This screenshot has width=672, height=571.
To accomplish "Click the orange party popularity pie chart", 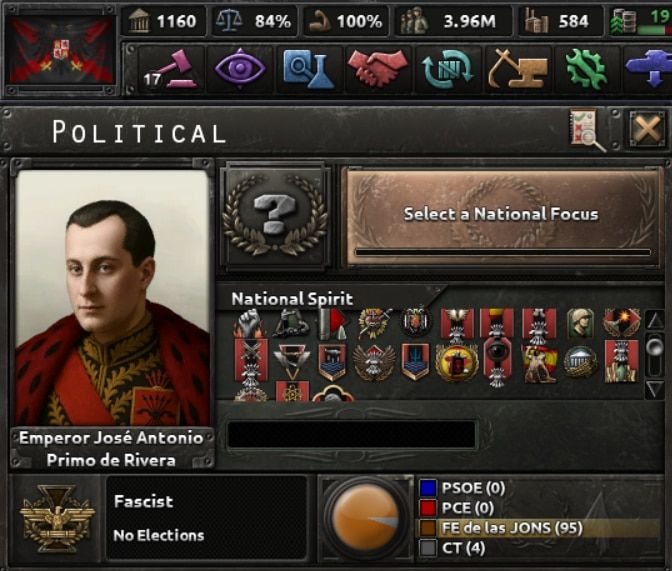I will (365, 517).
